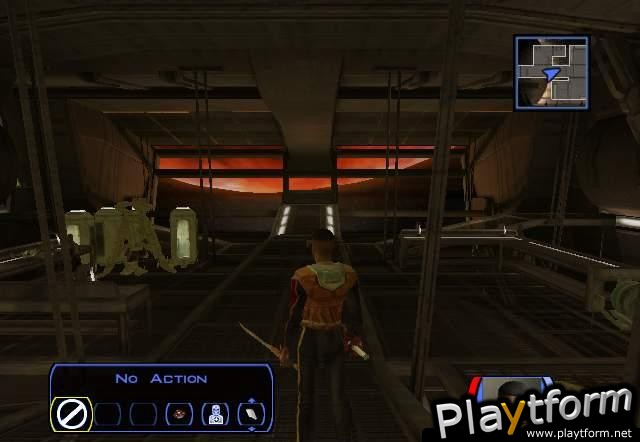Use the blue figure action icon
The height and width of the screenshot is (442, 640).
[214, 414]
